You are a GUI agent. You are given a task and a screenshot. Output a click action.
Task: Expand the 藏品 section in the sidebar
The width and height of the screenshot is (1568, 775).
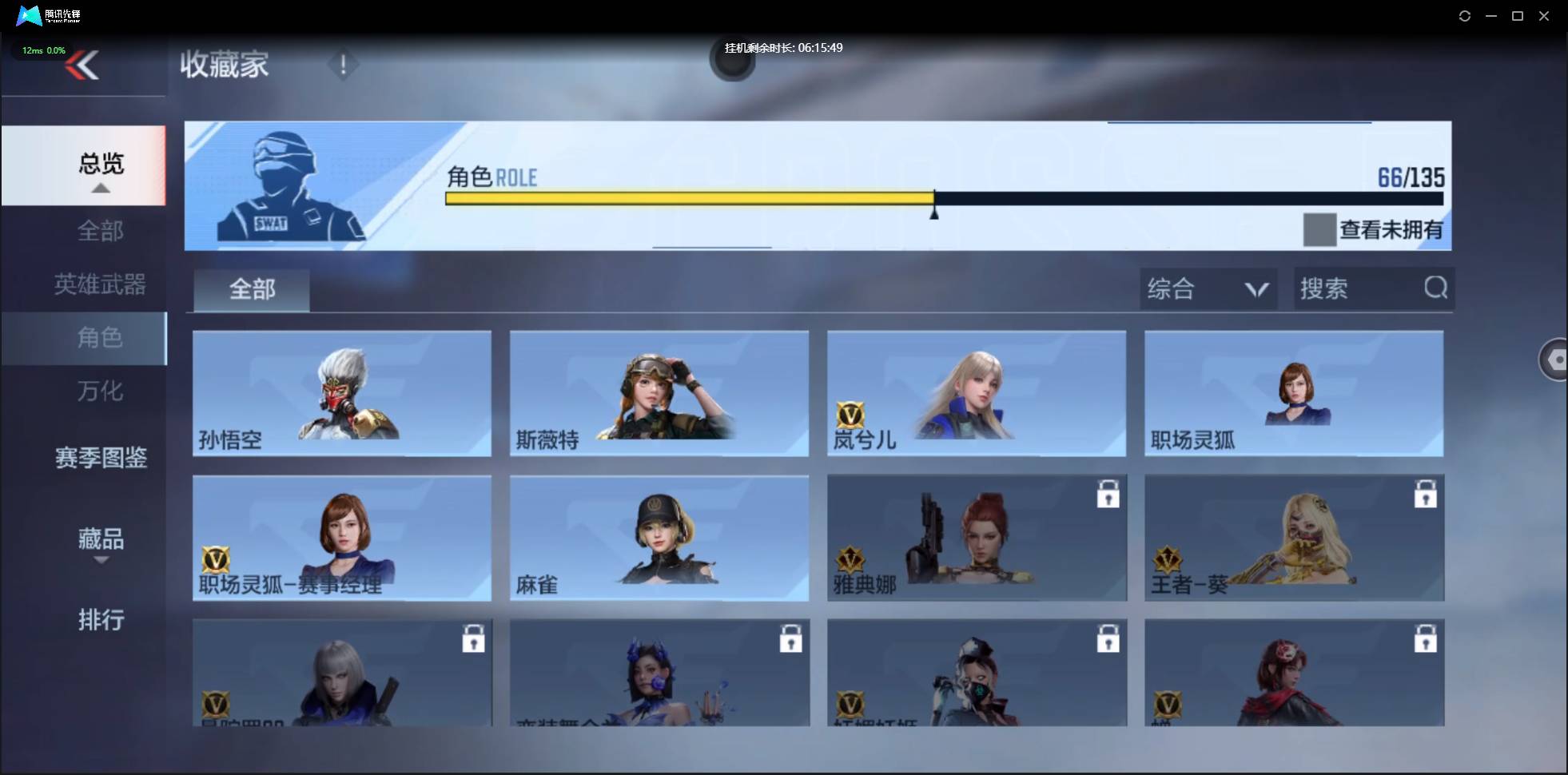[101, 539]
